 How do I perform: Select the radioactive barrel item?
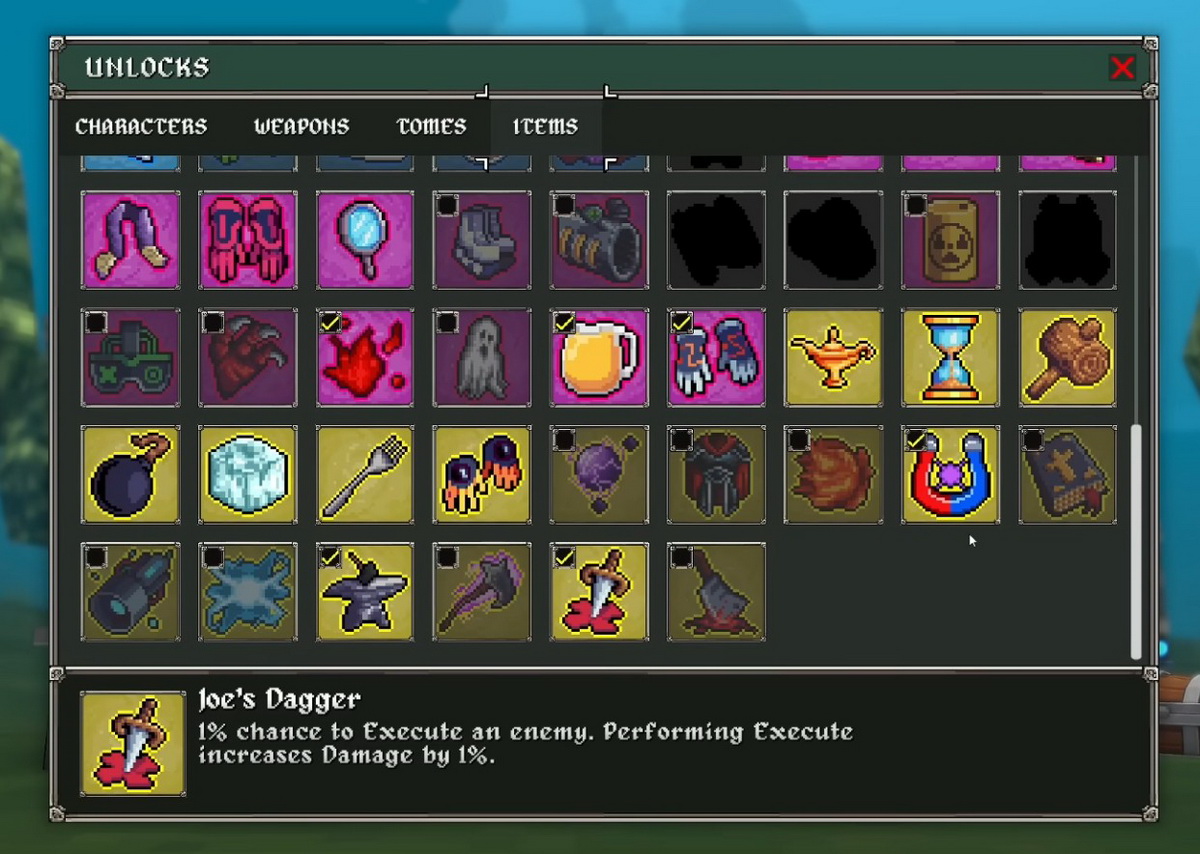click(950, 240)
